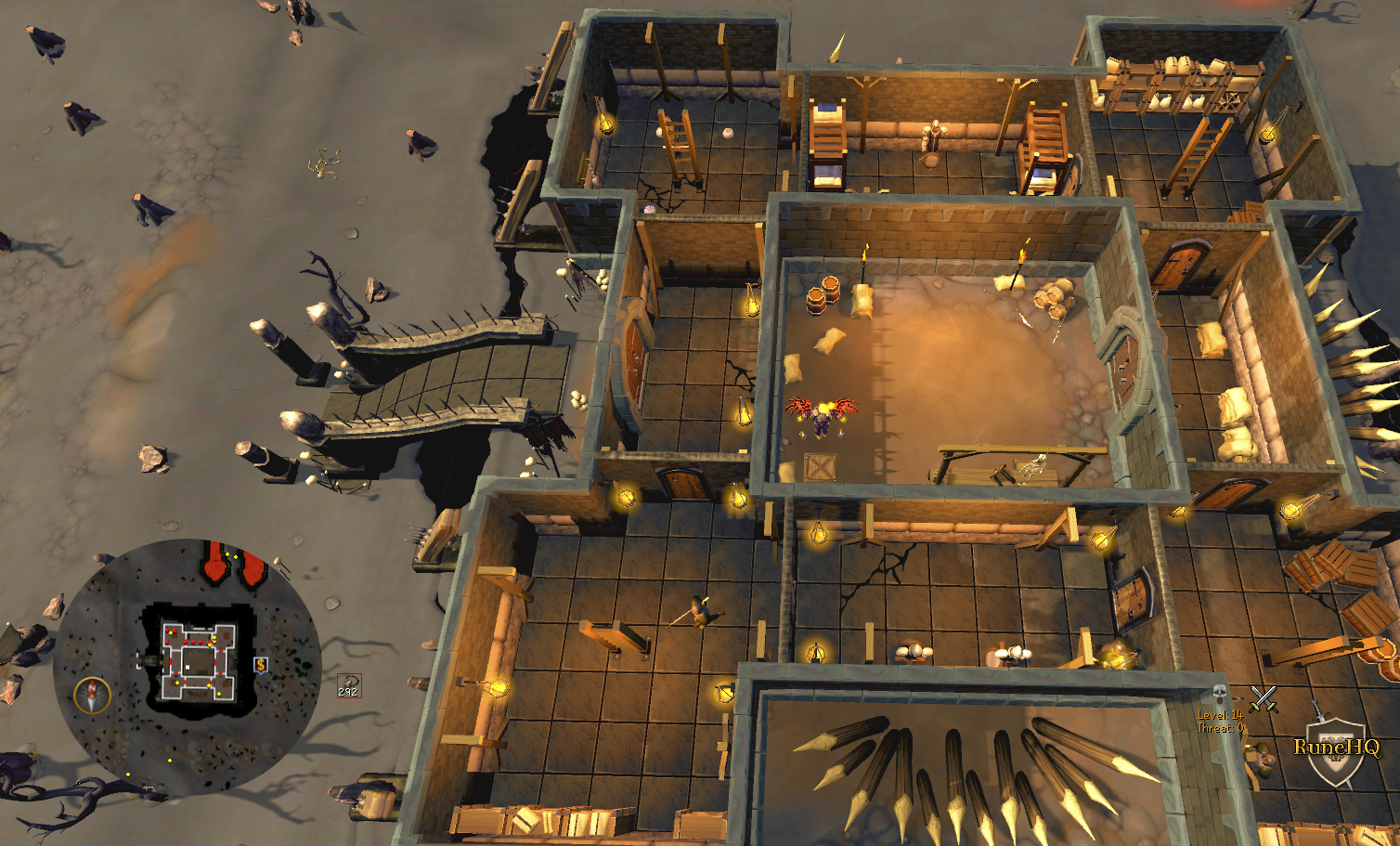Click the skull threat indicator icon
This screenshot has width=1400, height=846.
1218,691
